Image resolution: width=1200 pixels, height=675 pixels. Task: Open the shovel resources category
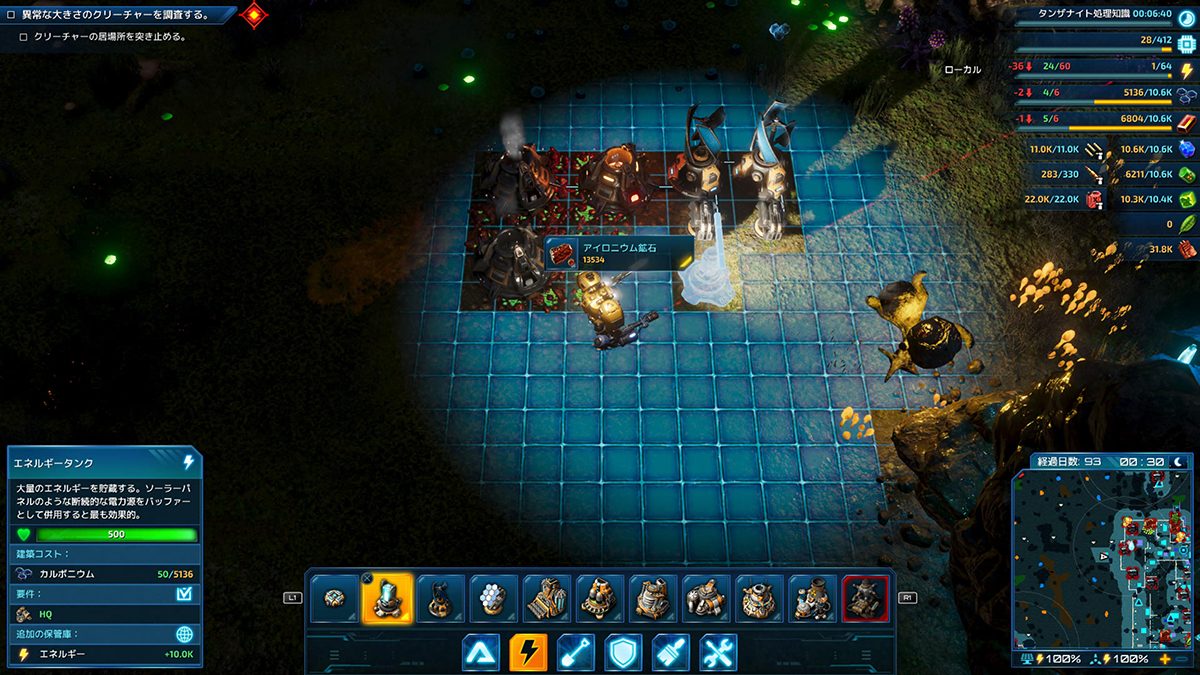(576, 653)
